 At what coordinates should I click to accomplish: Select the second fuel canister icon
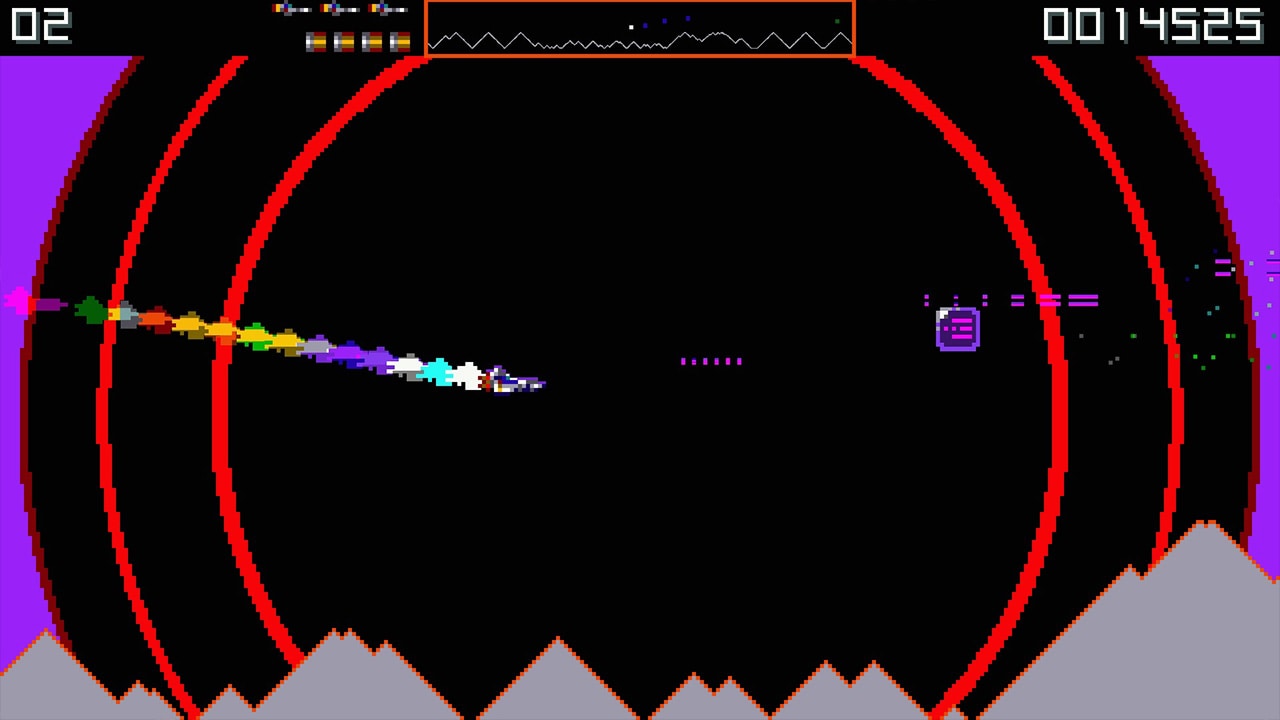point(344,42)
